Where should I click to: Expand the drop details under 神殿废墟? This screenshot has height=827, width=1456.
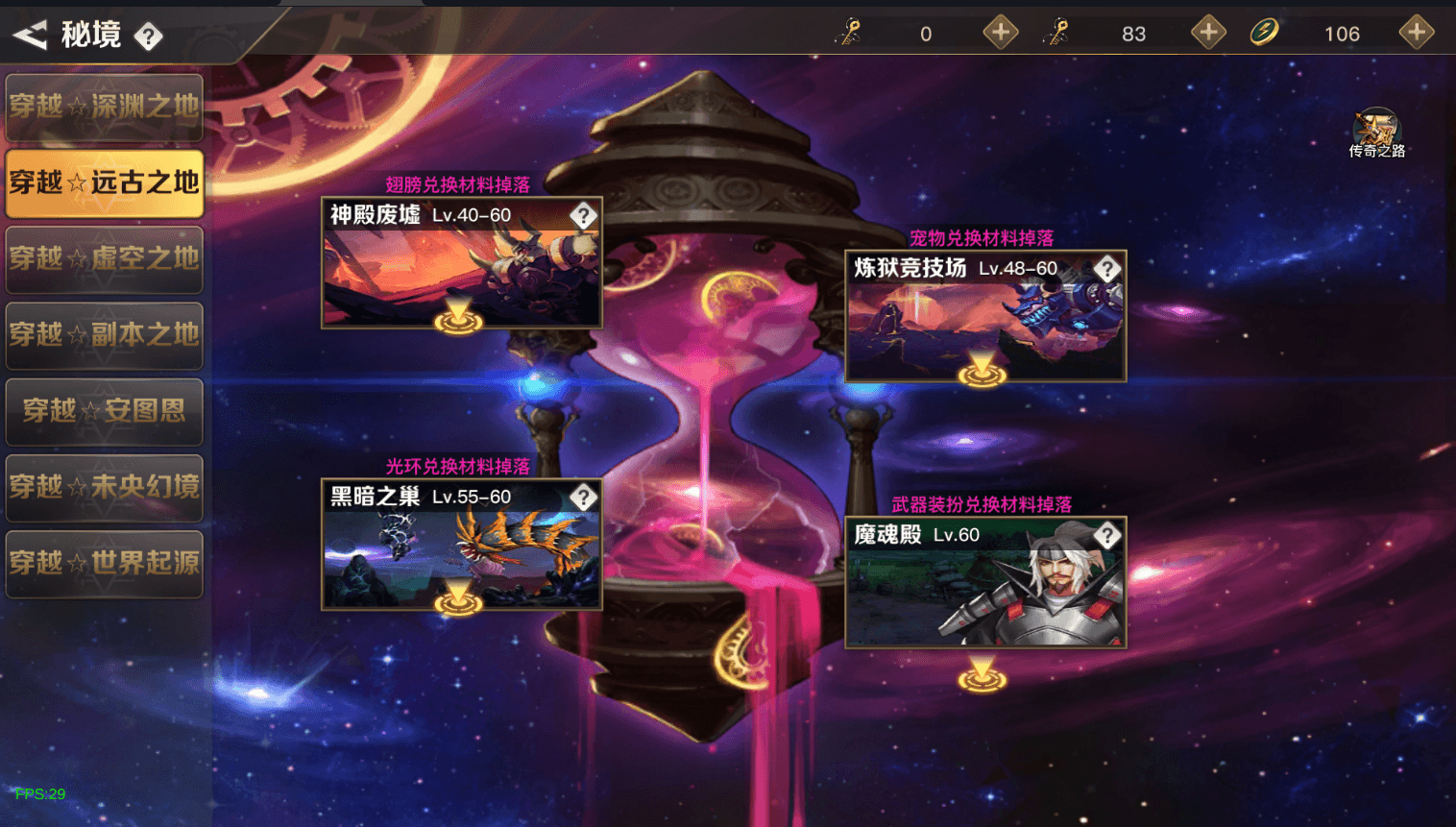click(459, 323)
